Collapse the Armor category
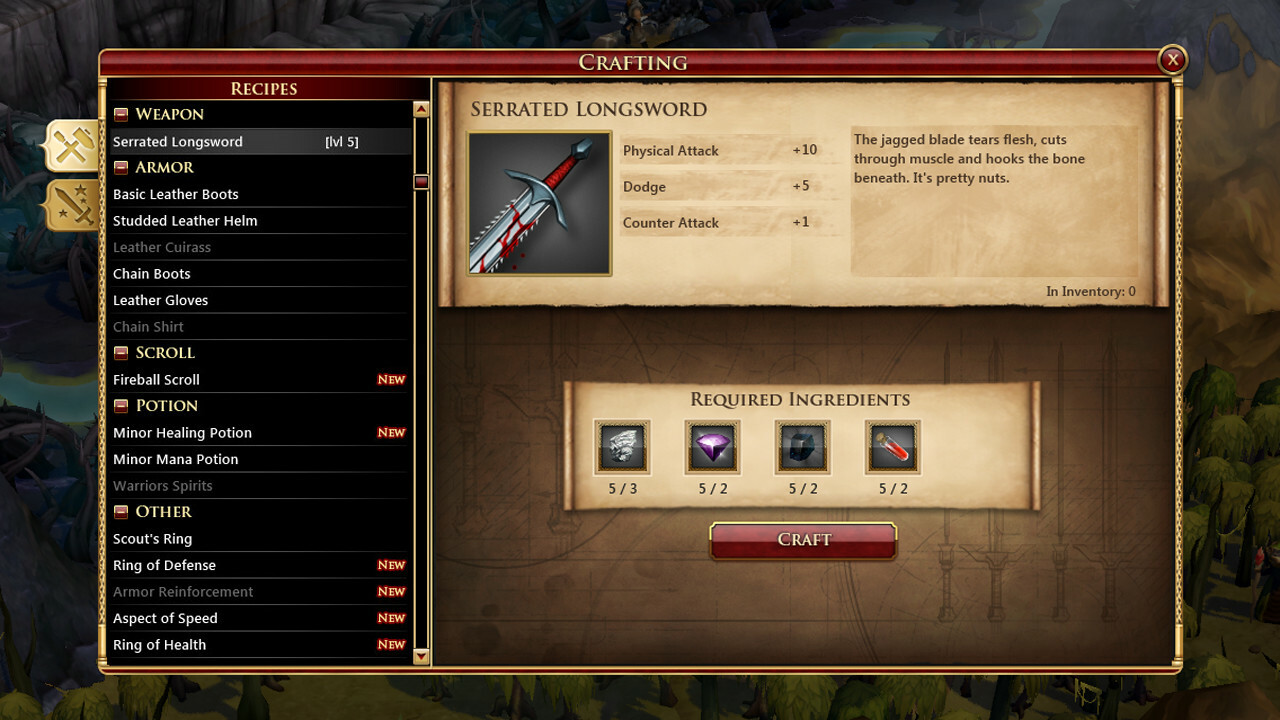The height and width of the screenshot is (720, 1280). pos(121,167)
